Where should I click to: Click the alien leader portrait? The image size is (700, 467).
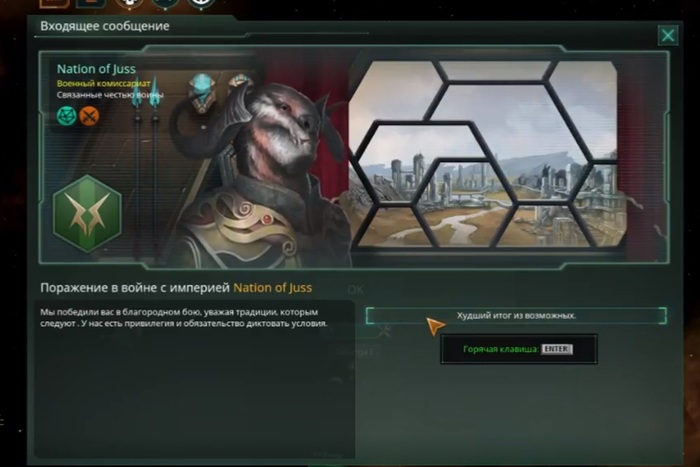pyautogui.click(x=257, y=175)
